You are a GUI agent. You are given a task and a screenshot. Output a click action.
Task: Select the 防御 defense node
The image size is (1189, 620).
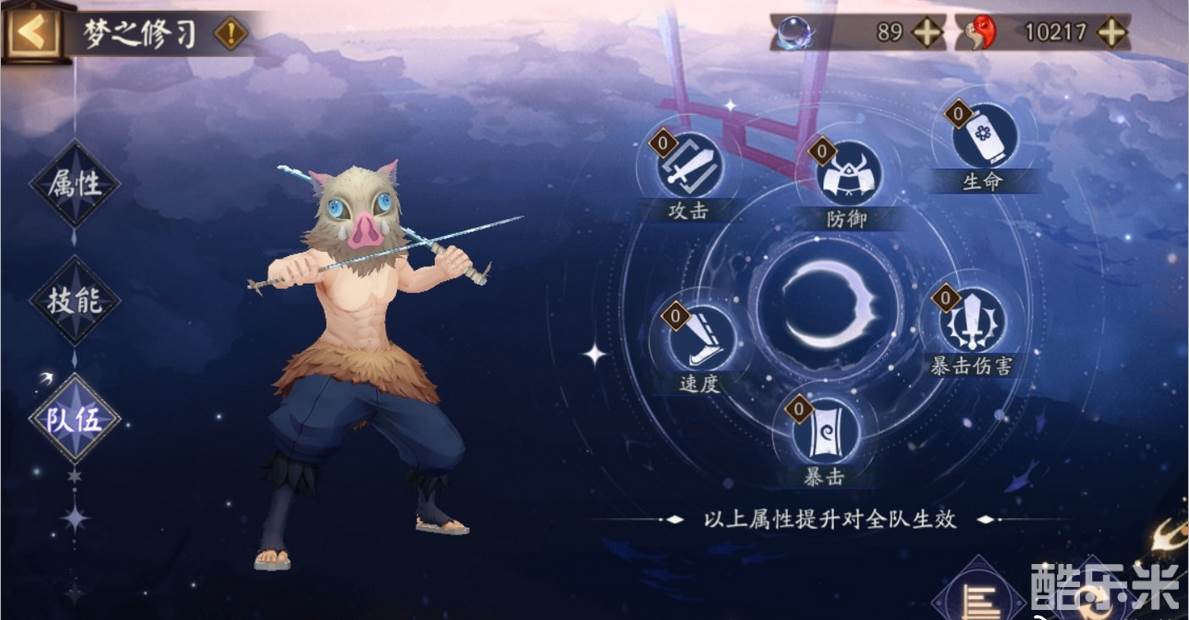(849, 174)
